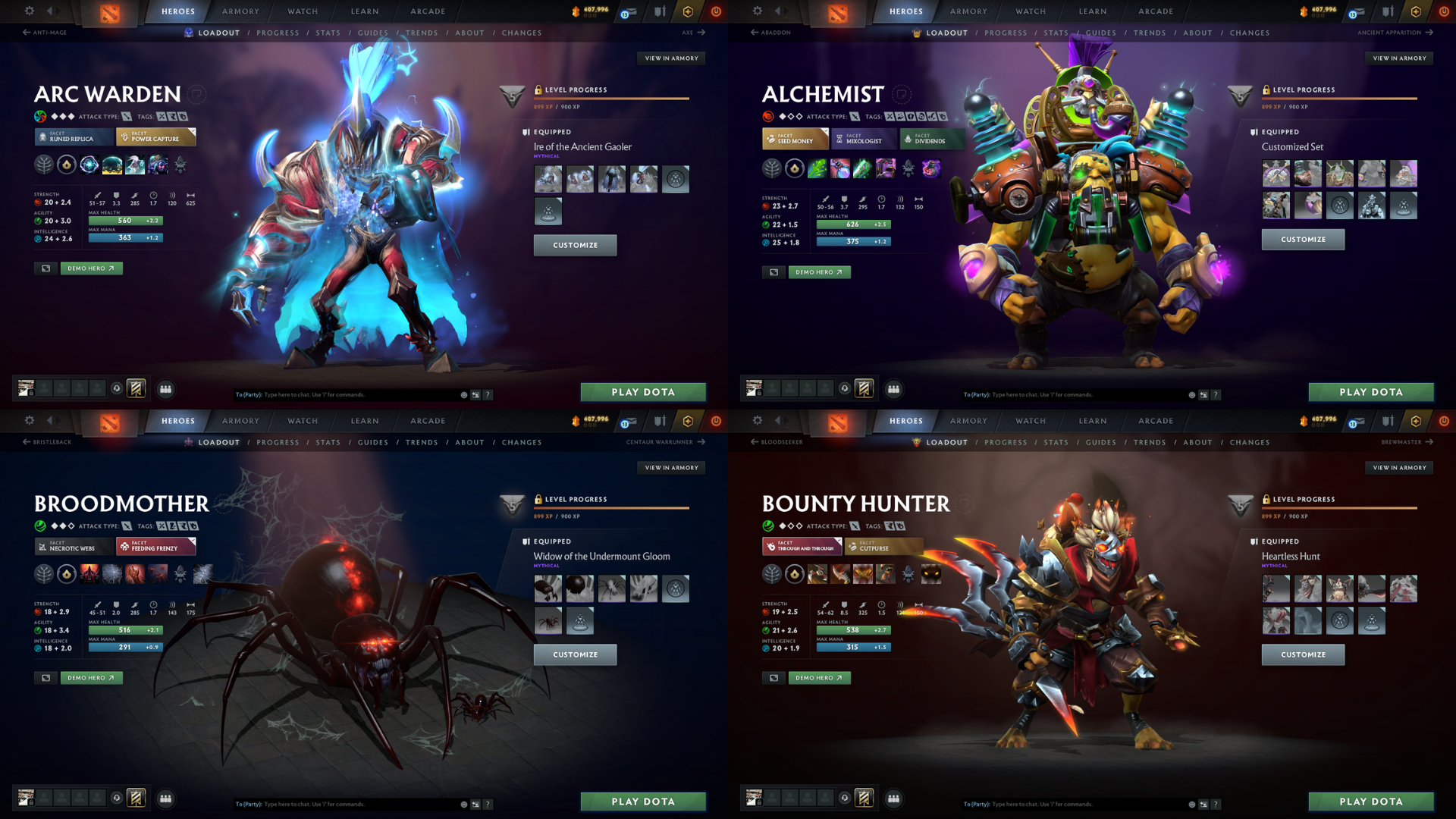This screenshot has height=819, width=1456.
Task: Open Settings with the gear icon
Action: tap(29, 11)
